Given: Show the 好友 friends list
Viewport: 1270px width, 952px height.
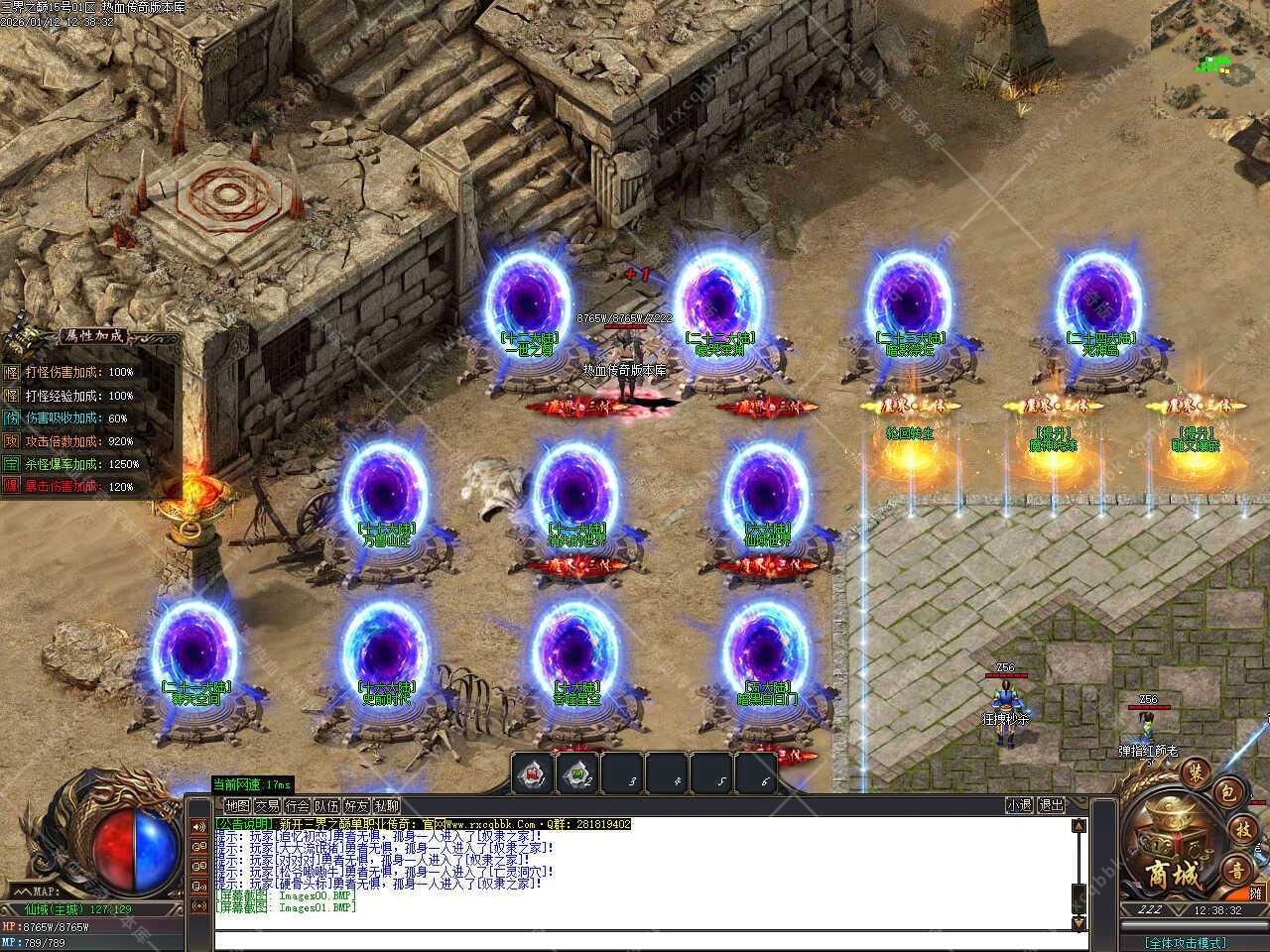Looking at the screenshot, I should point(356,806).
